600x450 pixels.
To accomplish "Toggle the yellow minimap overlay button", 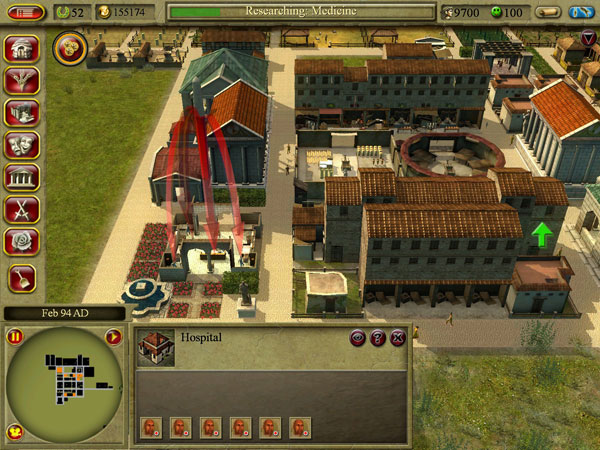I will [x=15, y=432].
